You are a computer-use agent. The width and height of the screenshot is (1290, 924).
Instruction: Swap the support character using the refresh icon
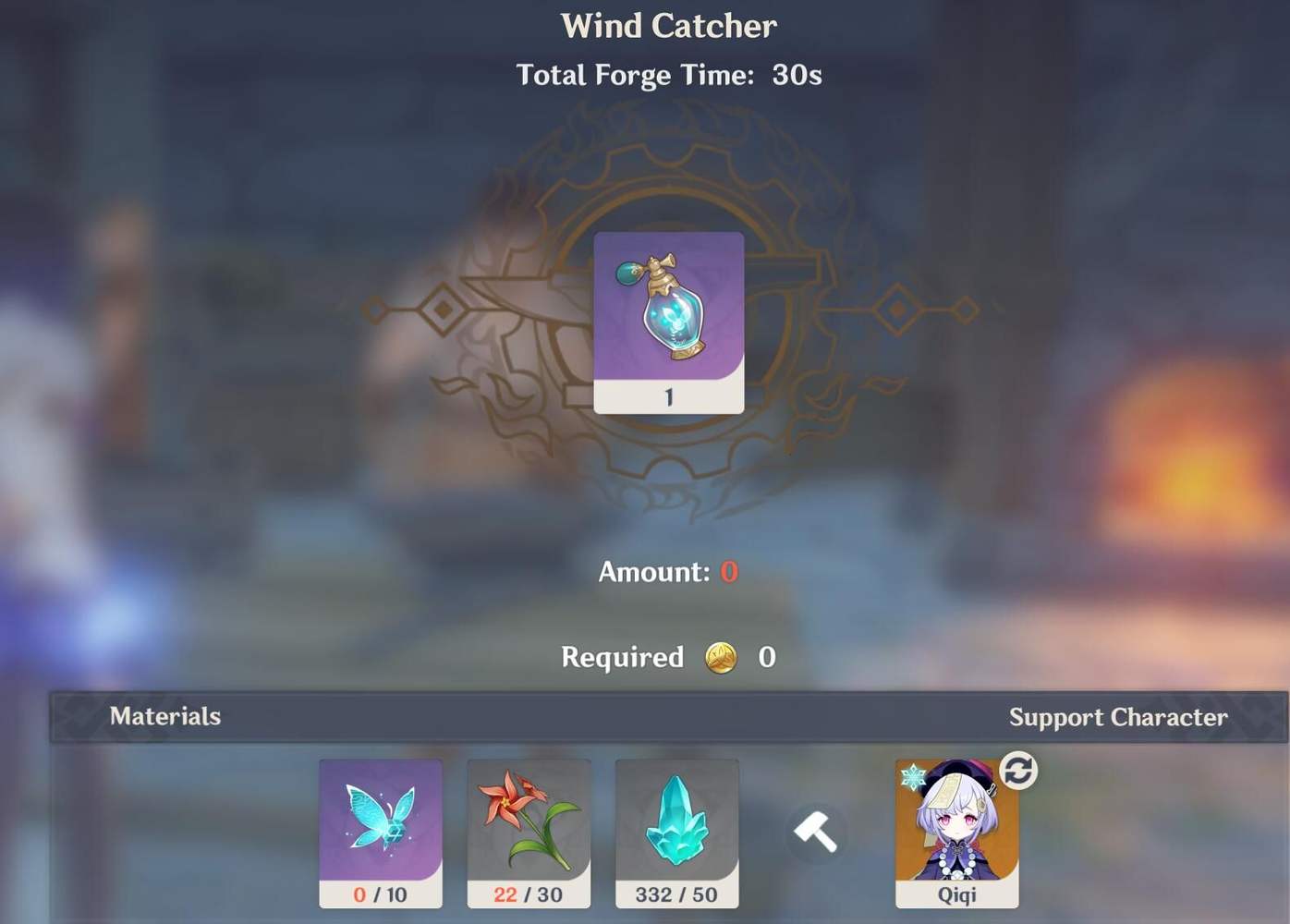pos(1017,771)
